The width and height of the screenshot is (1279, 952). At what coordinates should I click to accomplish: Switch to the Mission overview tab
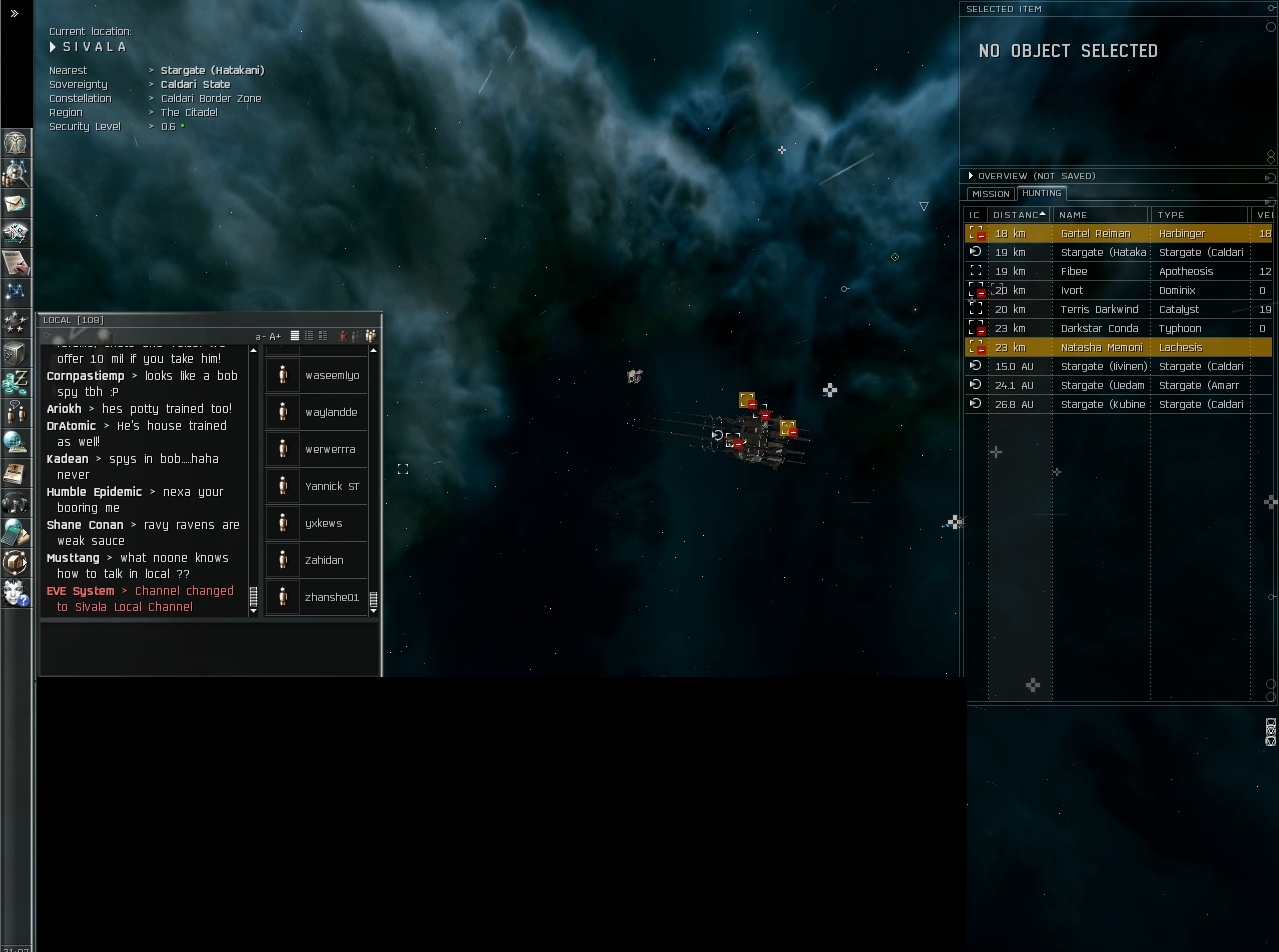tap(990, 194)
